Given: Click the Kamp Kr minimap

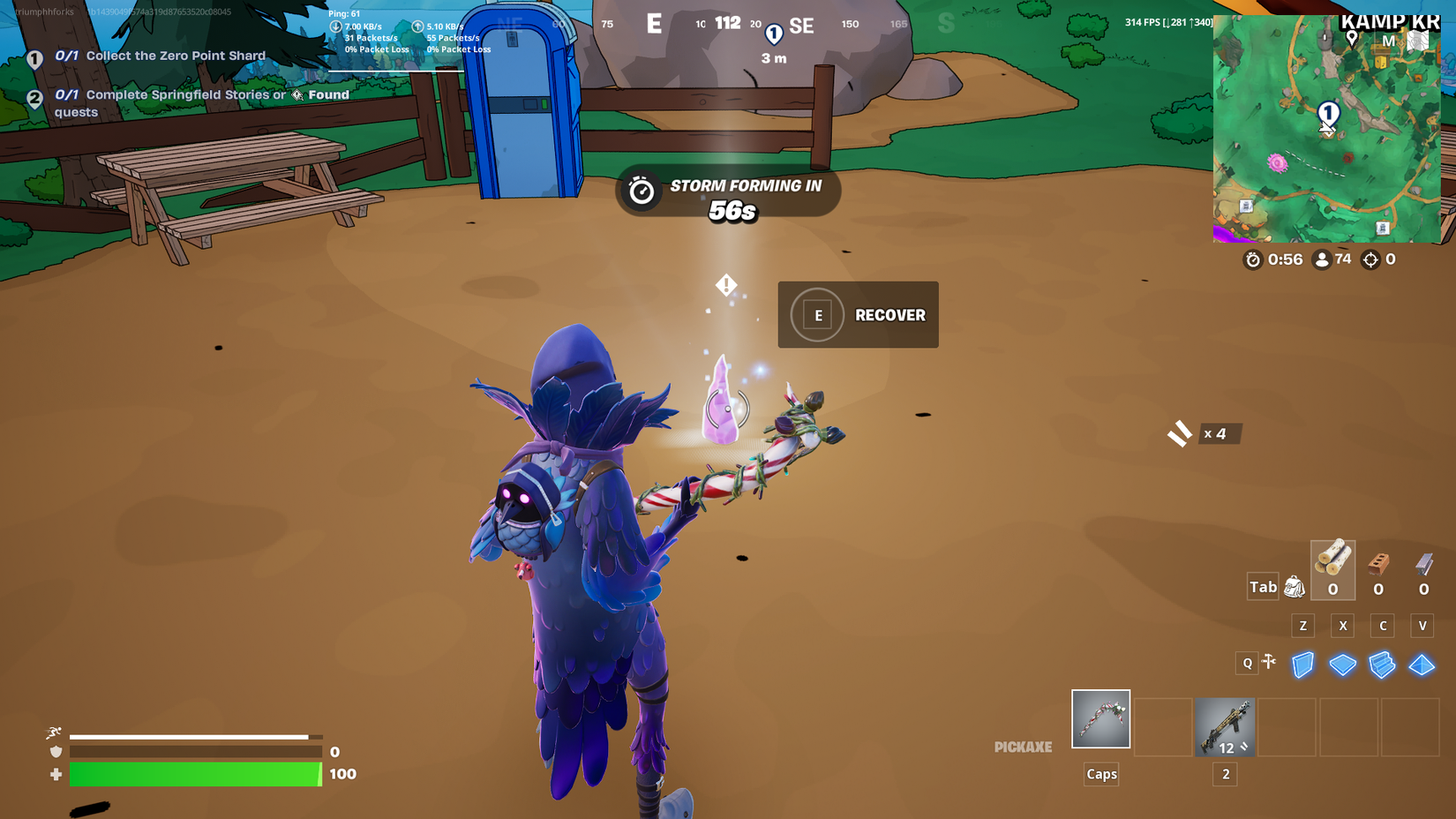Looking at the screenshot, I should point(1327,128).
